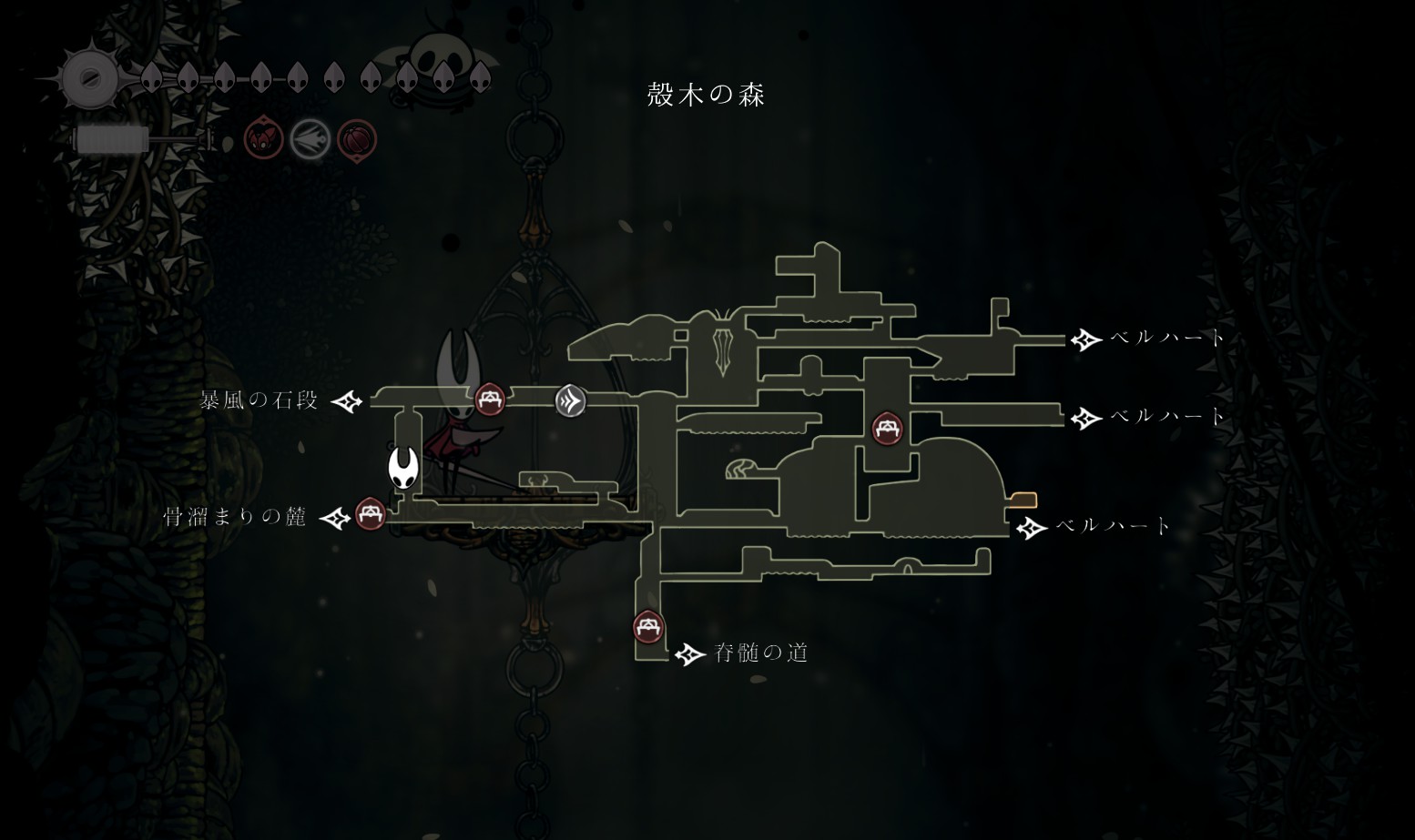Image resolution: width=1415 pixels, height=840 pixels.
Task: Click the 脊髄の道 exit label
Action: (761, 653)
